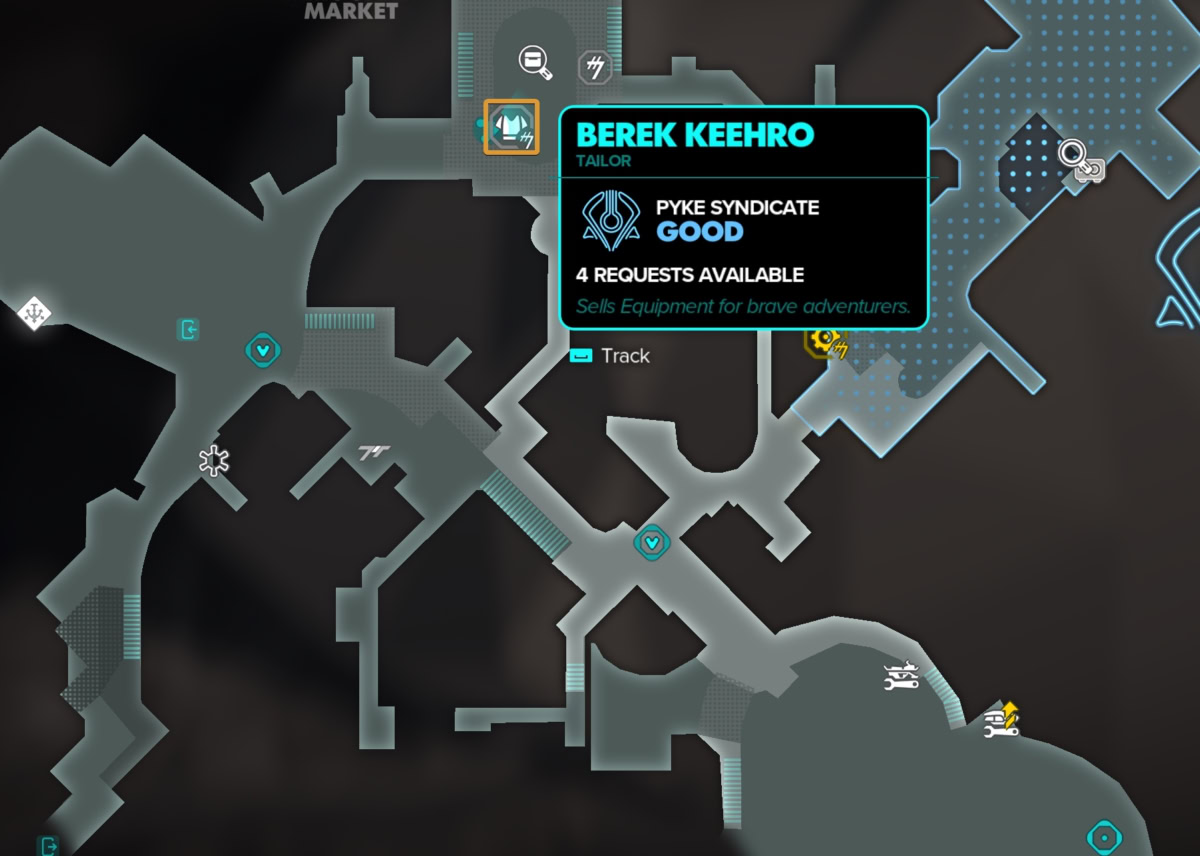Viewport: 1200px width, 856px height.
Task: Choose the white diamond trident marker
Action: [x=34, y=314]
